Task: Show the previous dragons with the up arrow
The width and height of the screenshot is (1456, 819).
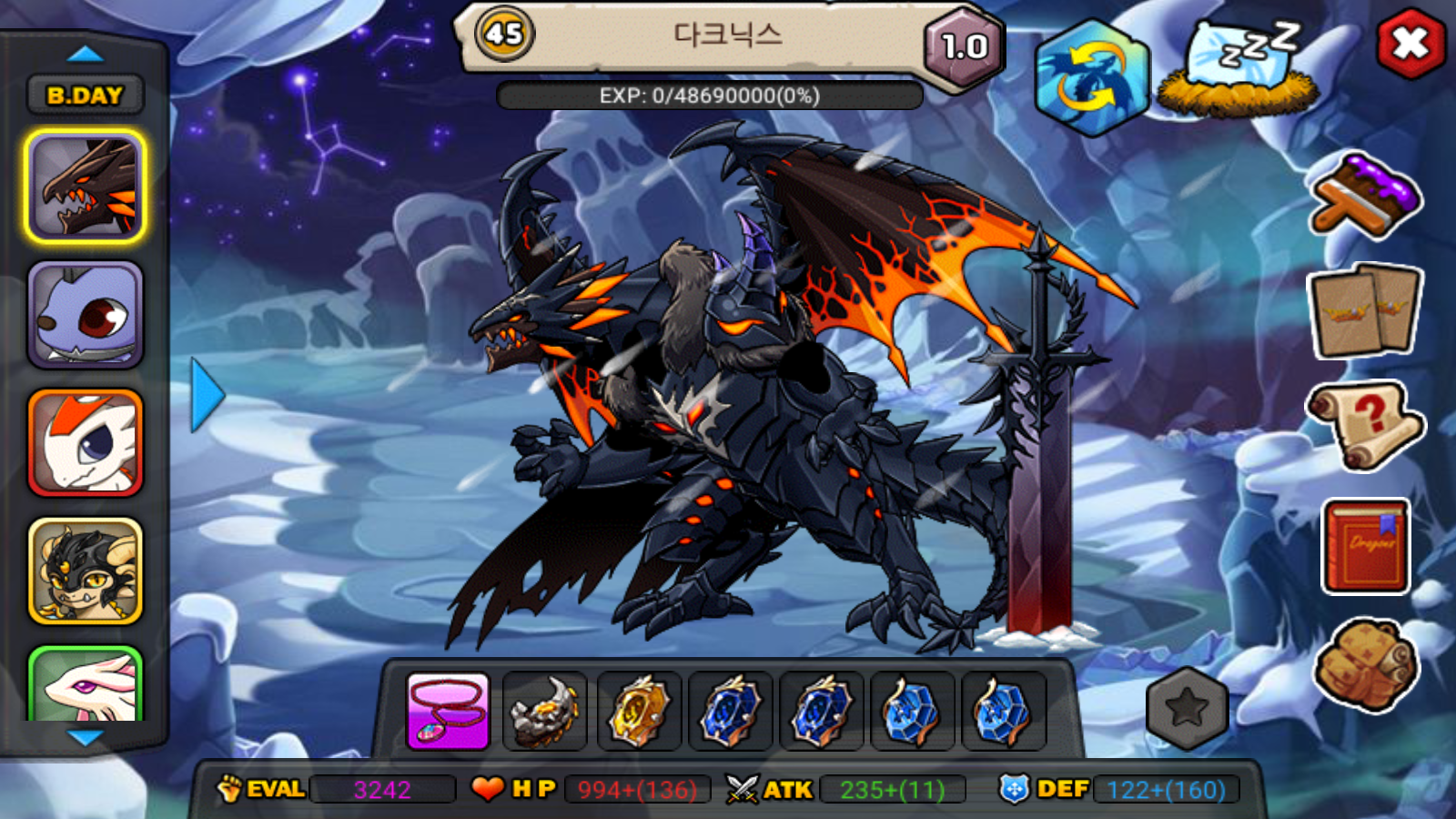Action: (x=86, y=55)
